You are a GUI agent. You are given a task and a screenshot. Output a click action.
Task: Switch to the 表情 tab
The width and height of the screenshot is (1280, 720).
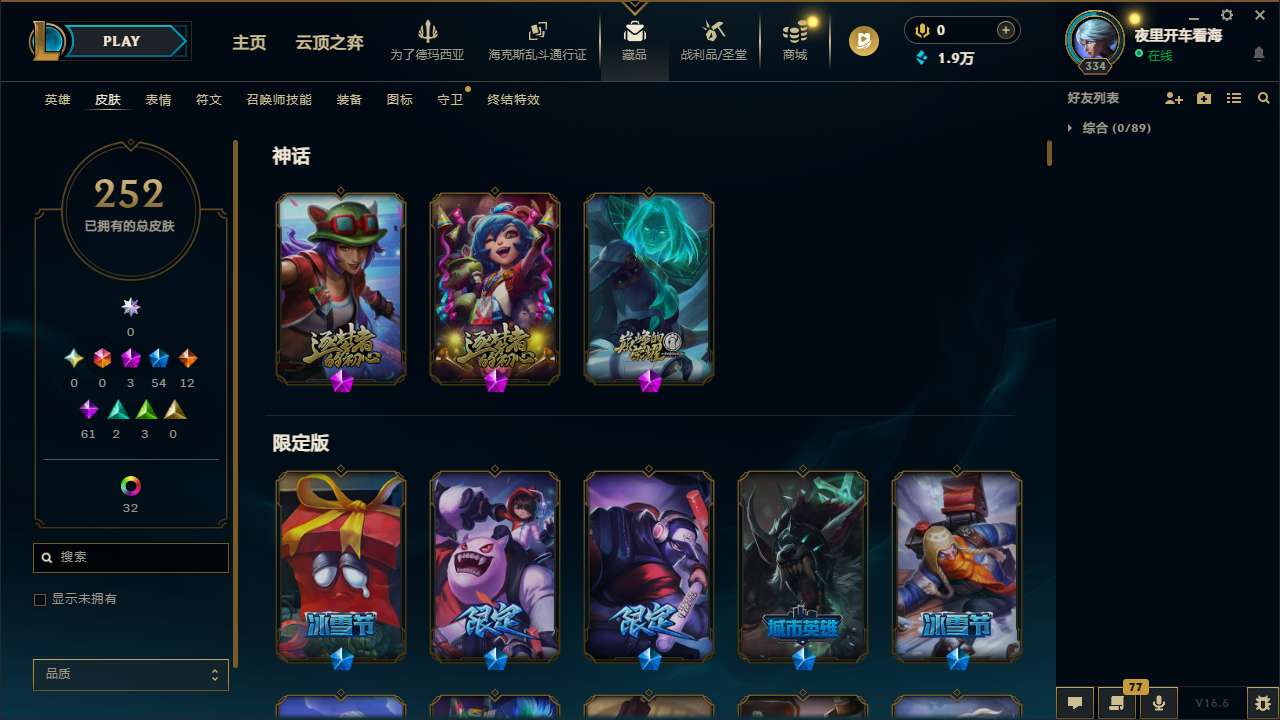(158, 99)
